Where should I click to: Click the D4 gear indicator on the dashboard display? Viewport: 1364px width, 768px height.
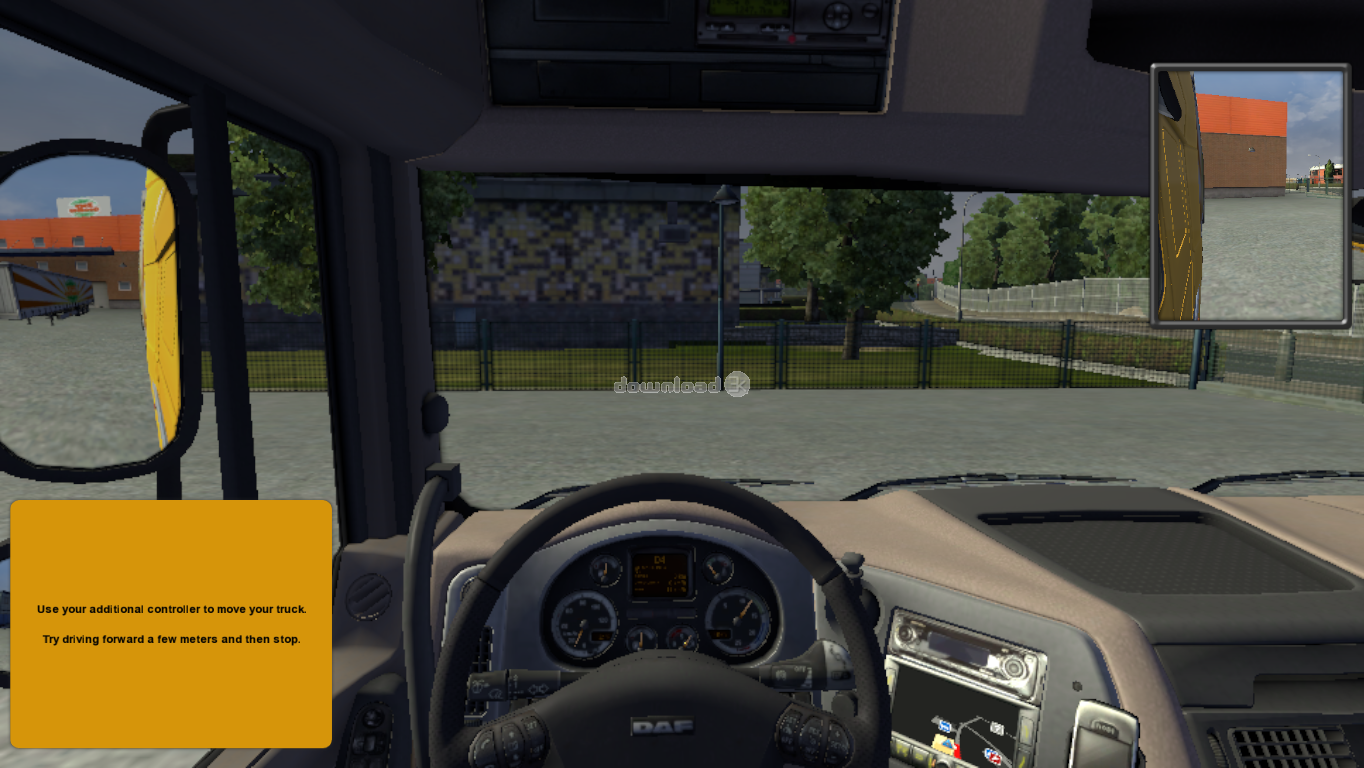pyautogui.click(x=660, y=560)
